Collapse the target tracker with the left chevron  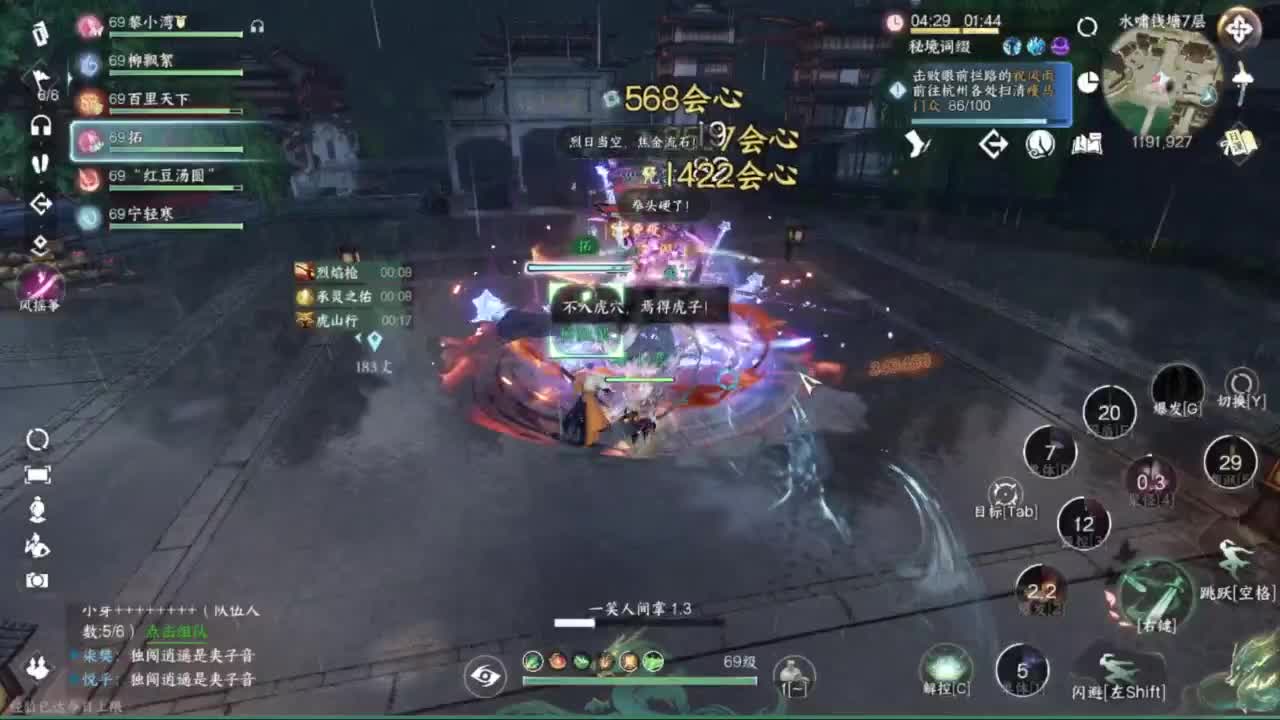tap(356, 340)
